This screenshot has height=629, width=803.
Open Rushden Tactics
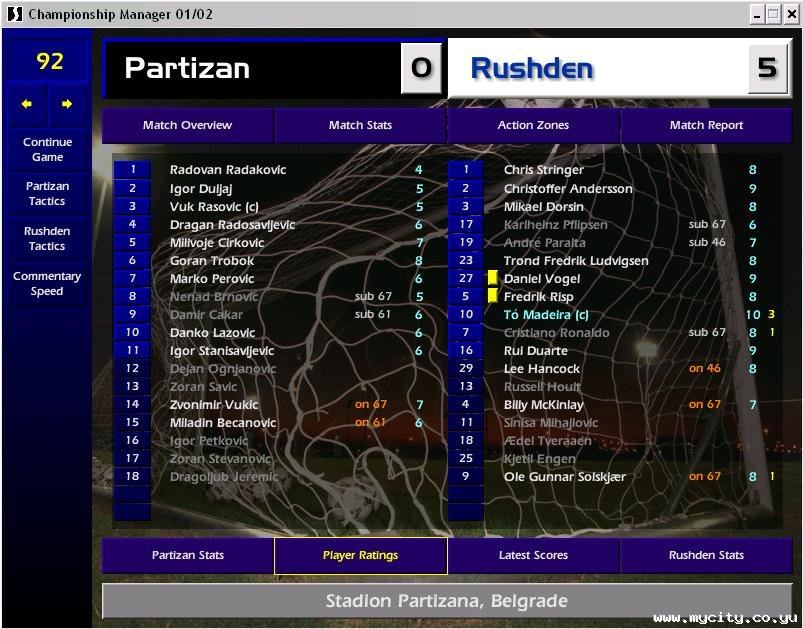coord(47,239)
